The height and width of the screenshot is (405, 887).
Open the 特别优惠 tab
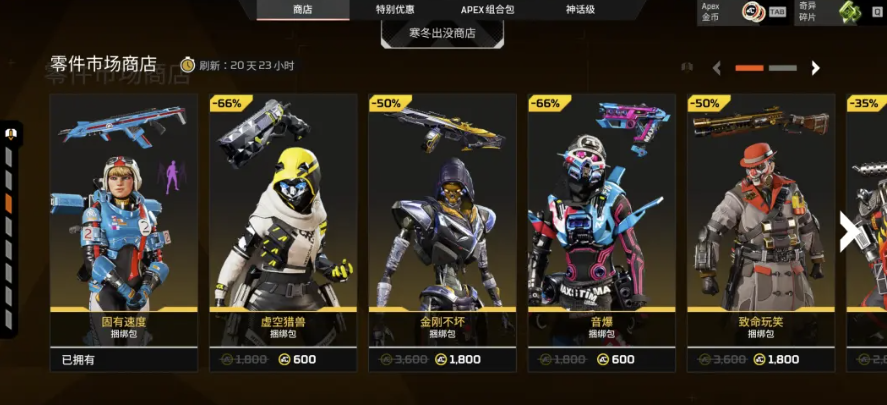(395, 10)
